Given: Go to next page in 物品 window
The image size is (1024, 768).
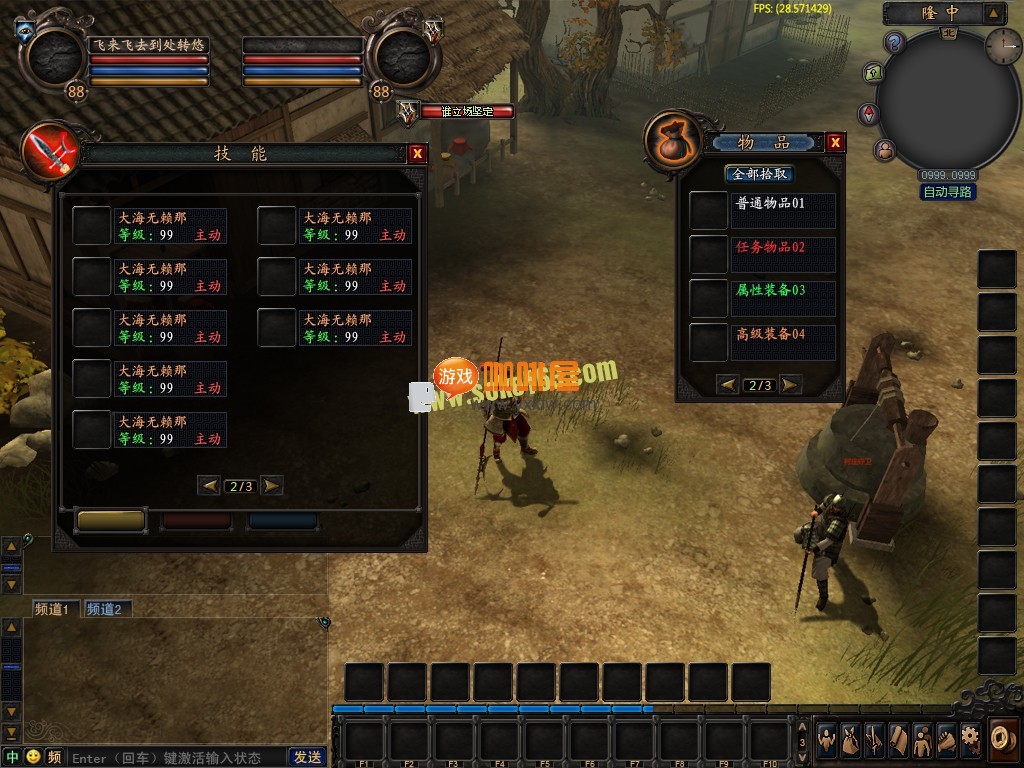Looking at the screenshot, I should click(791, 385).
